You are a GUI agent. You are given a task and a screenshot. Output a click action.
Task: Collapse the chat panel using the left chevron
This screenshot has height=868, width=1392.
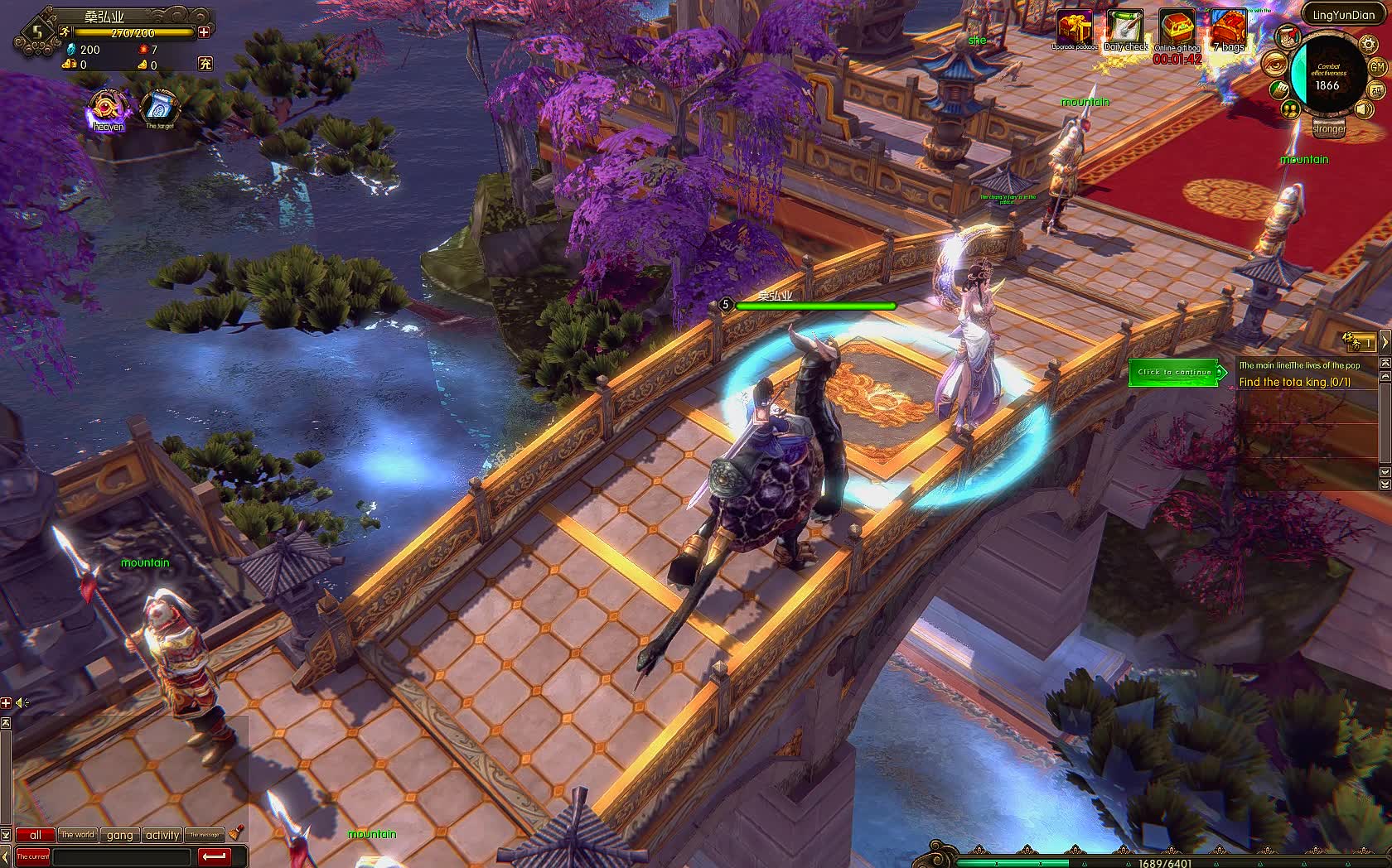click(x=4, y=856)
